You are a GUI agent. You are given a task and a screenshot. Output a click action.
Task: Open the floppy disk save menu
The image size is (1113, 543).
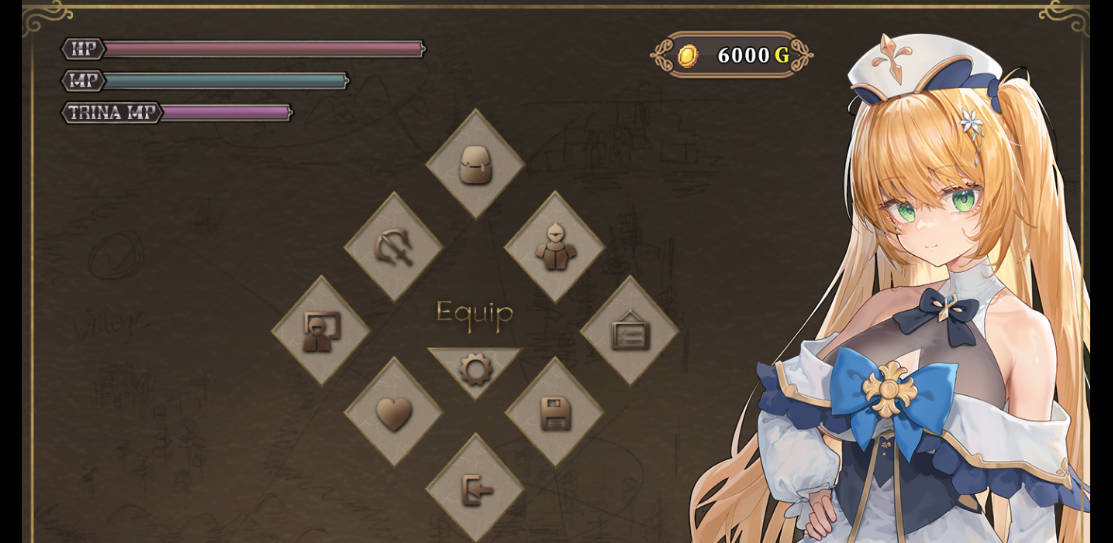555,412
